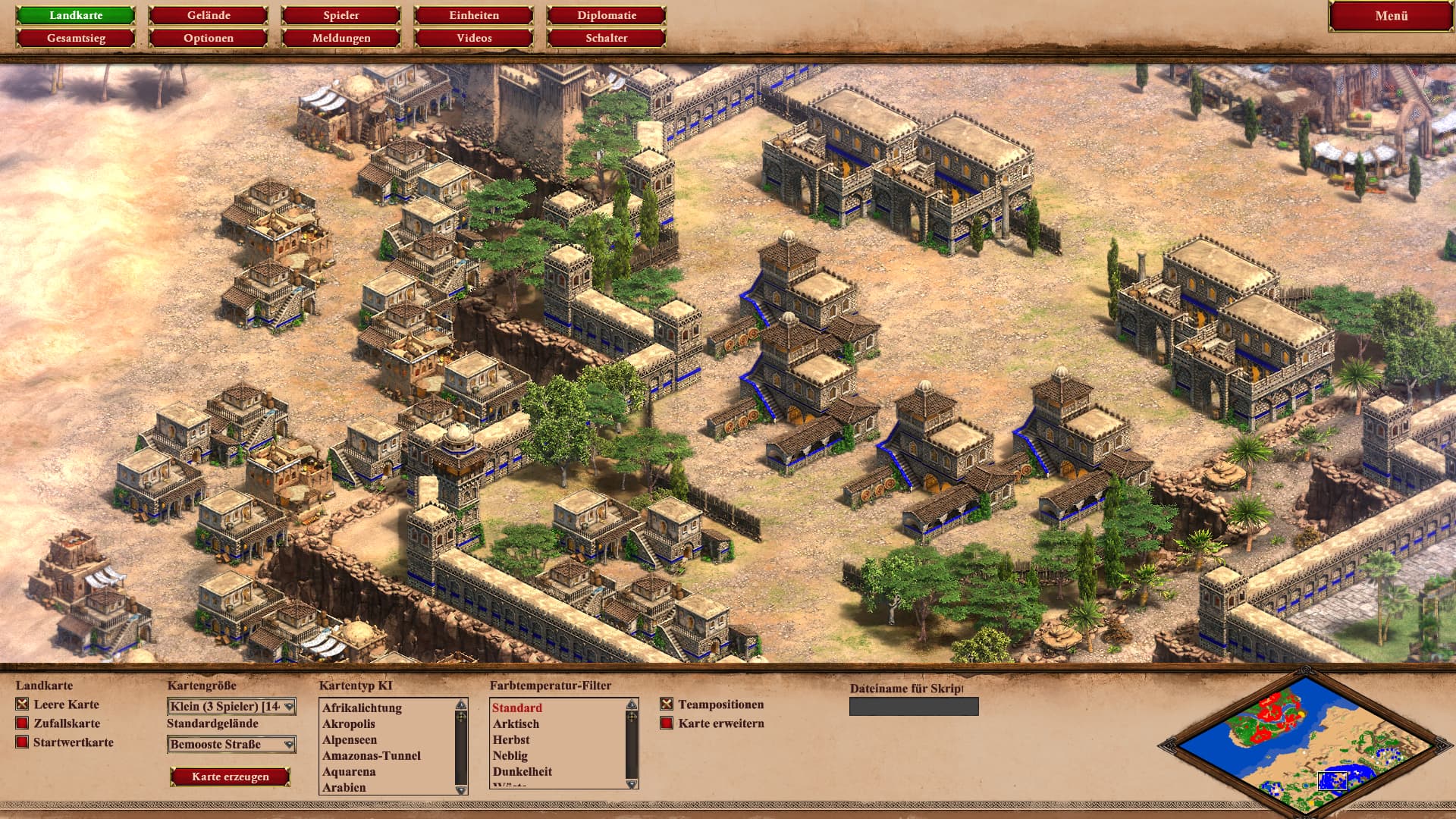The image size is (1456, 819).
Task: Choose Akropolis in the Kartentyp KI list
Action: coord(349,724)
